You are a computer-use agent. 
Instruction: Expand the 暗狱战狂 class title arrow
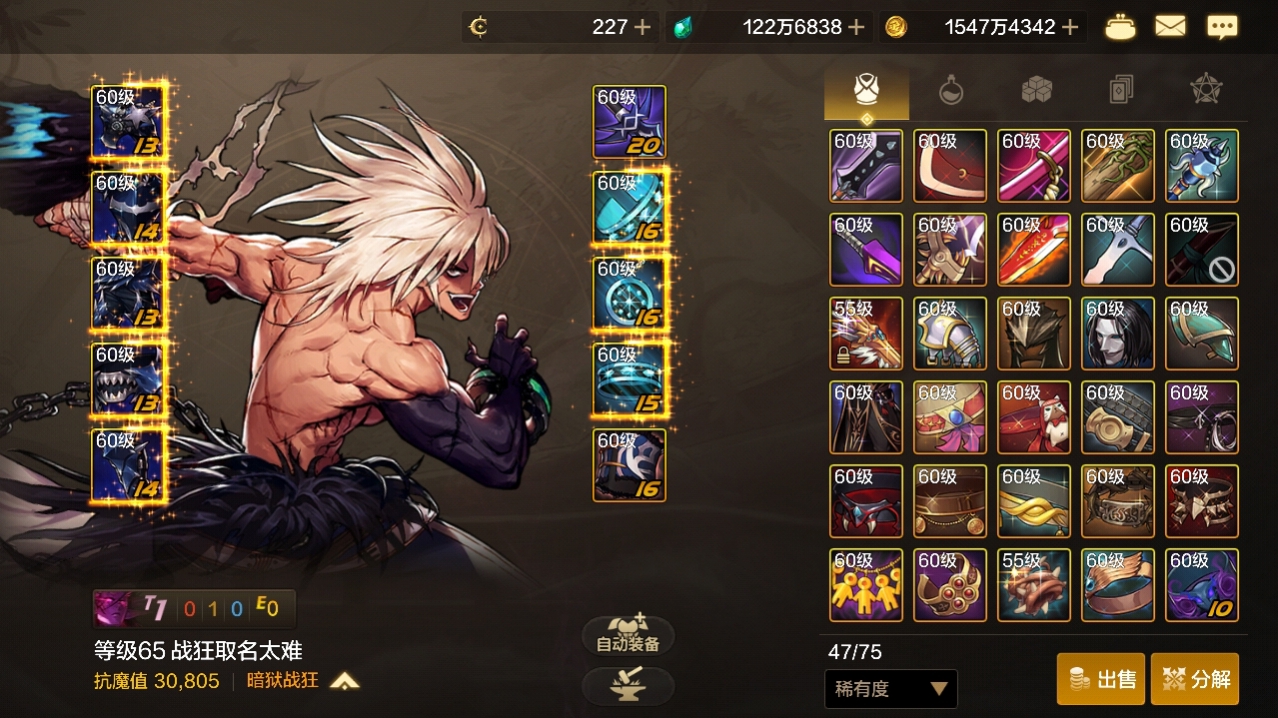(x=345, y=681)
